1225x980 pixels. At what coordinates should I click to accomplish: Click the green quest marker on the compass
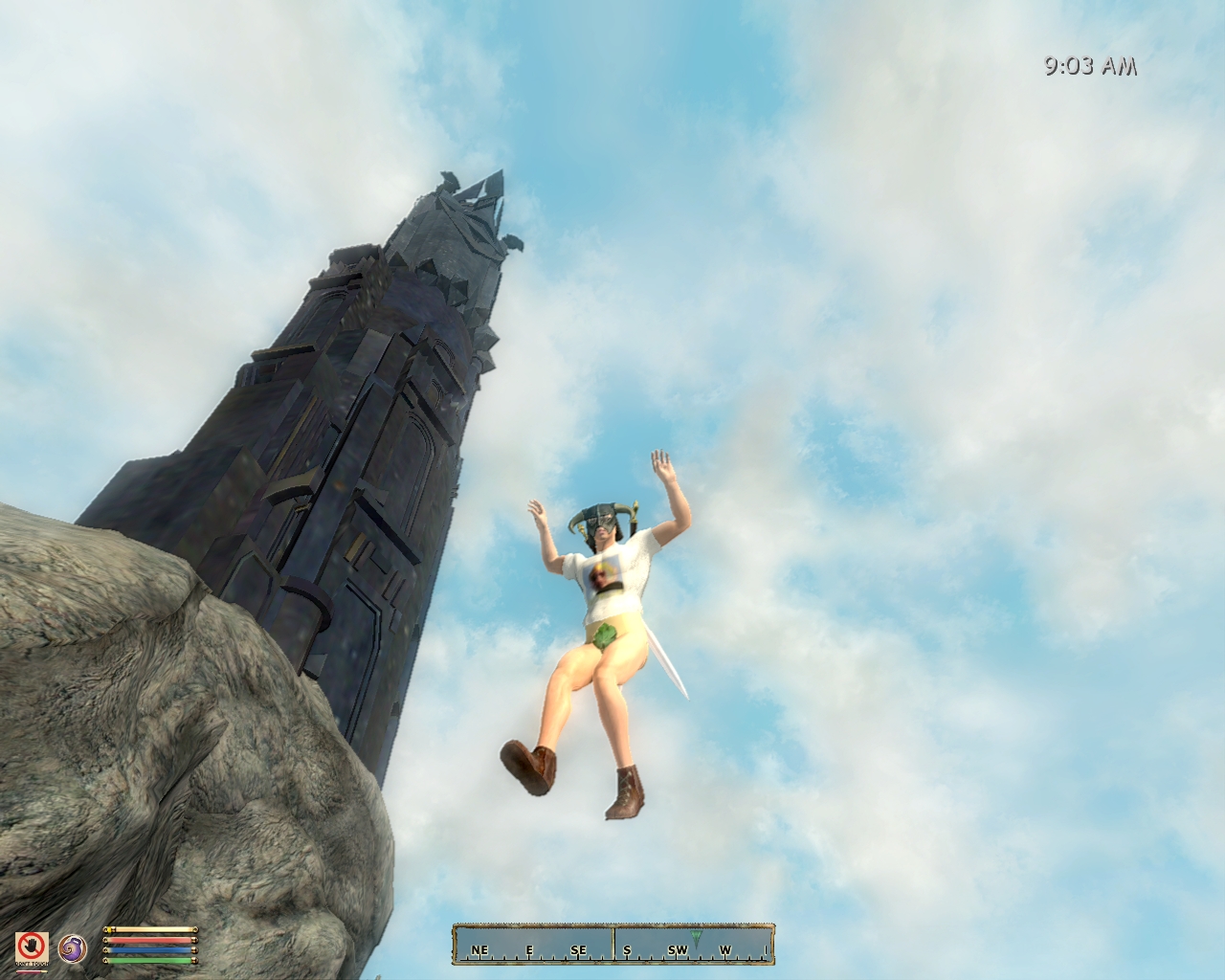click(697, 936)
